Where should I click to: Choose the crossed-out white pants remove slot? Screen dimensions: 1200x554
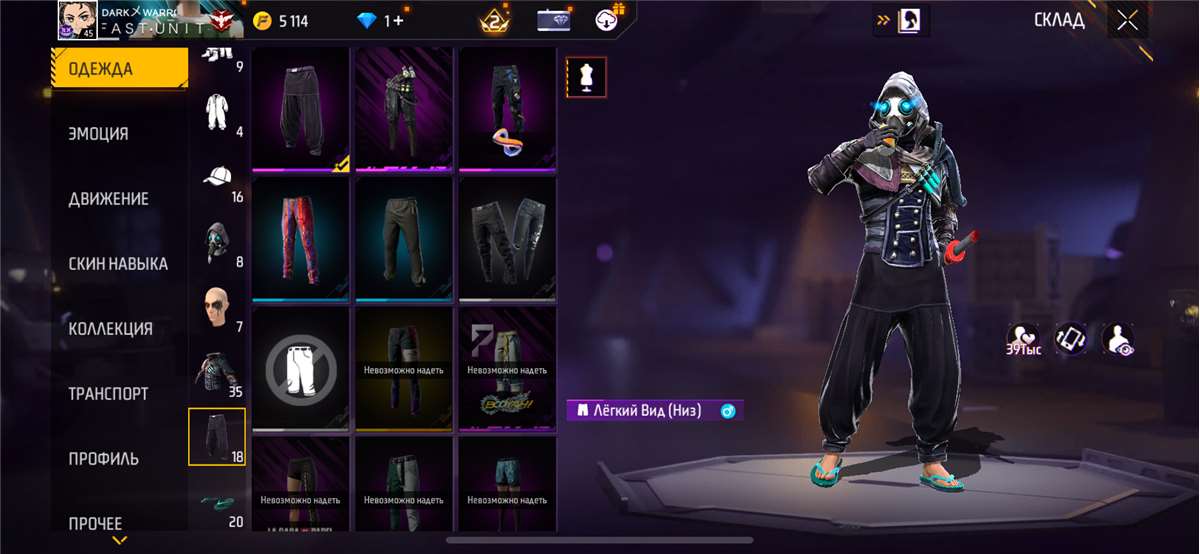[x=301, y=369]
